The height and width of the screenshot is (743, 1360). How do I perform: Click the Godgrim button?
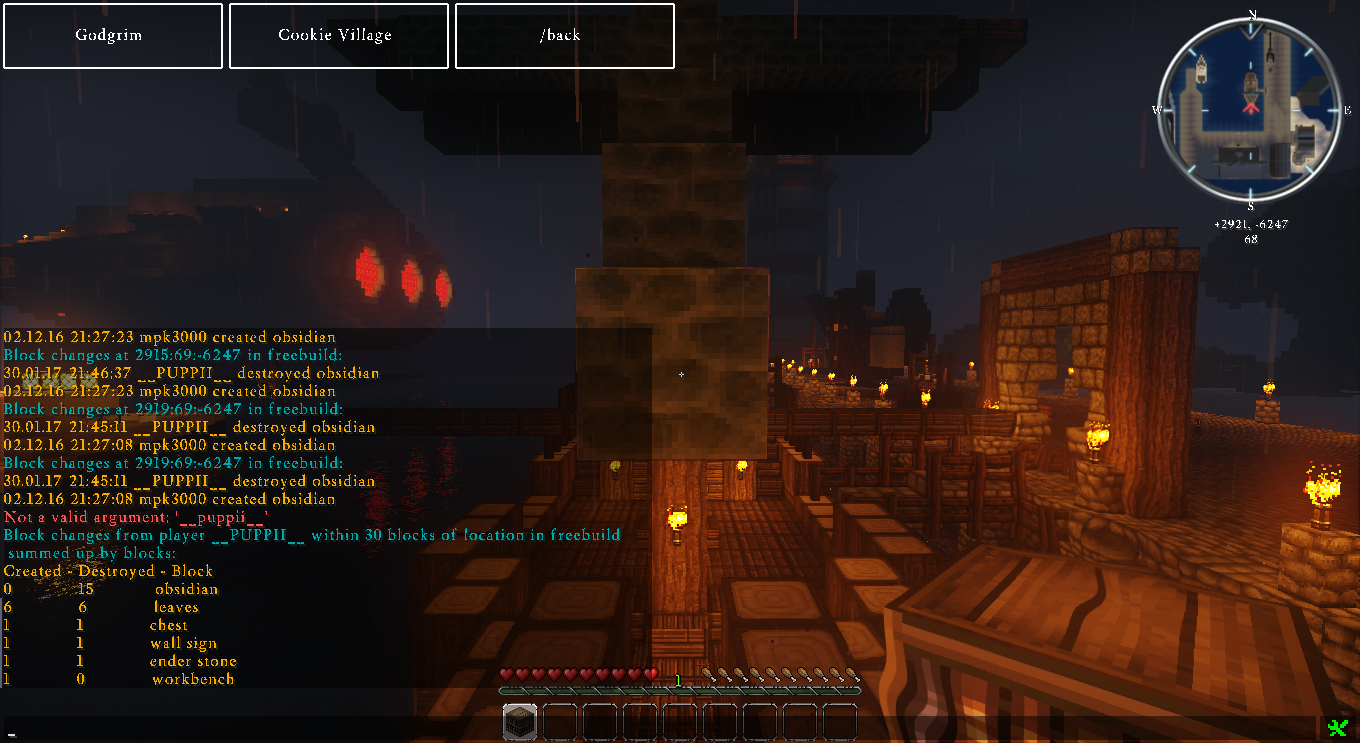(x=113, y=36)
